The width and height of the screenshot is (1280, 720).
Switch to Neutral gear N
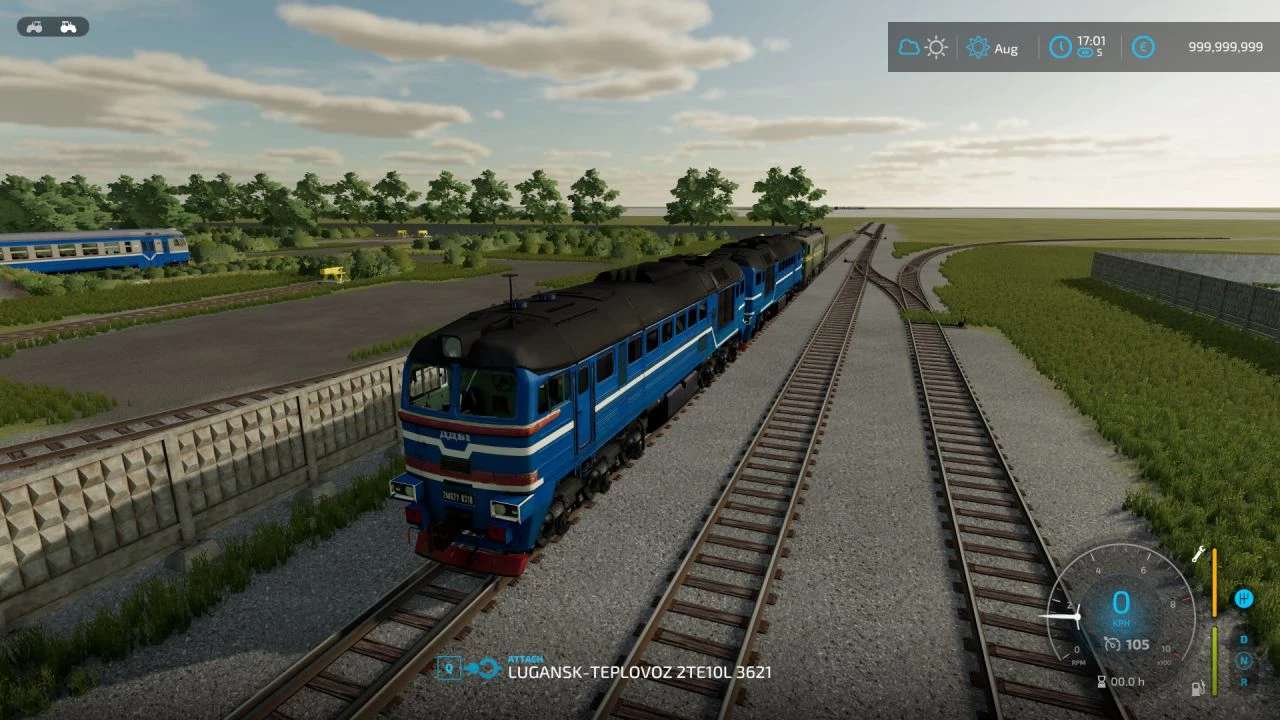[1244, 660]
